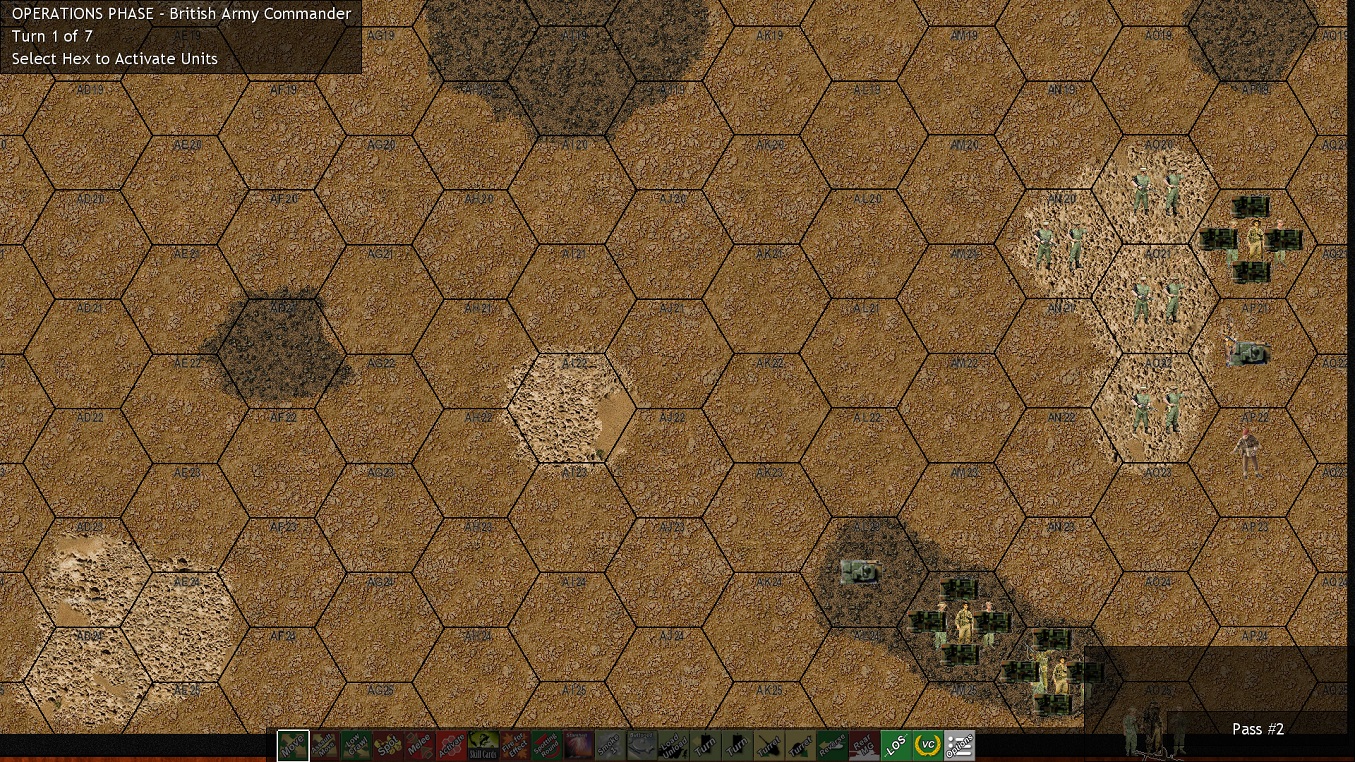Toggle the LOS display

894,745
